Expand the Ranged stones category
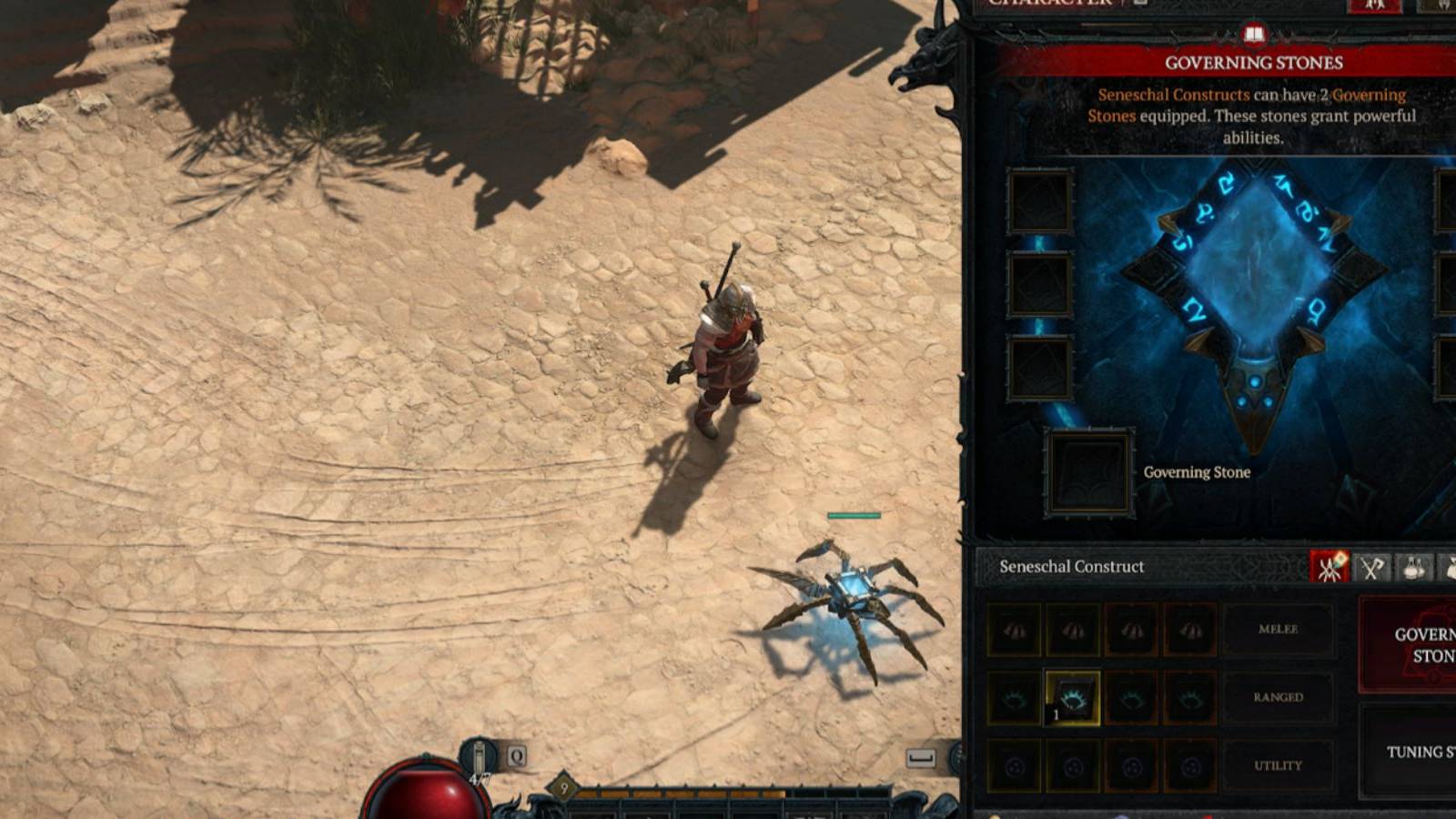Image resolution: width=1456 pixels, height=819 pixels. coord(1280,698)
